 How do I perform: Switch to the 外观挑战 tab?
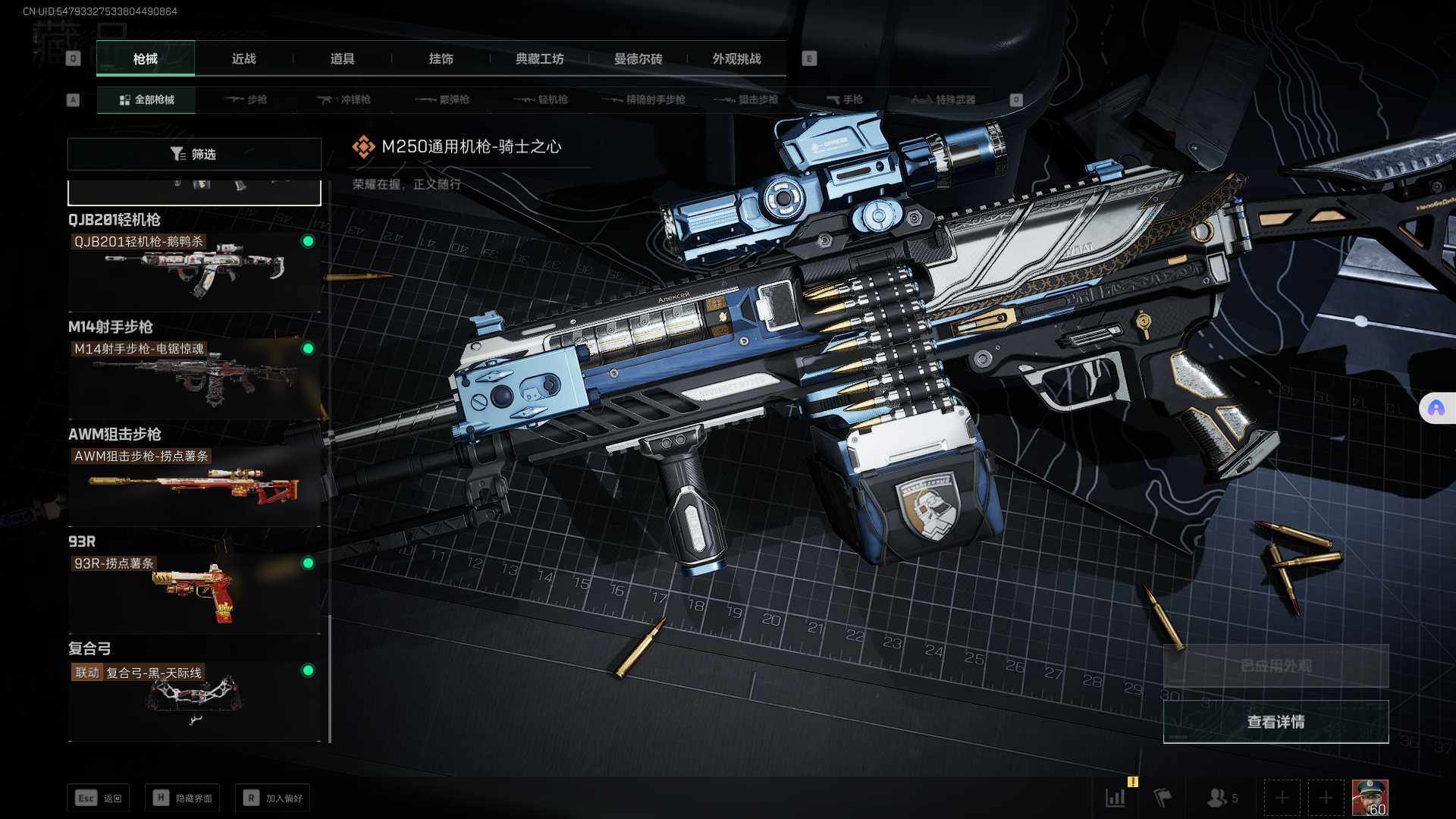click(x=736, y=59)
